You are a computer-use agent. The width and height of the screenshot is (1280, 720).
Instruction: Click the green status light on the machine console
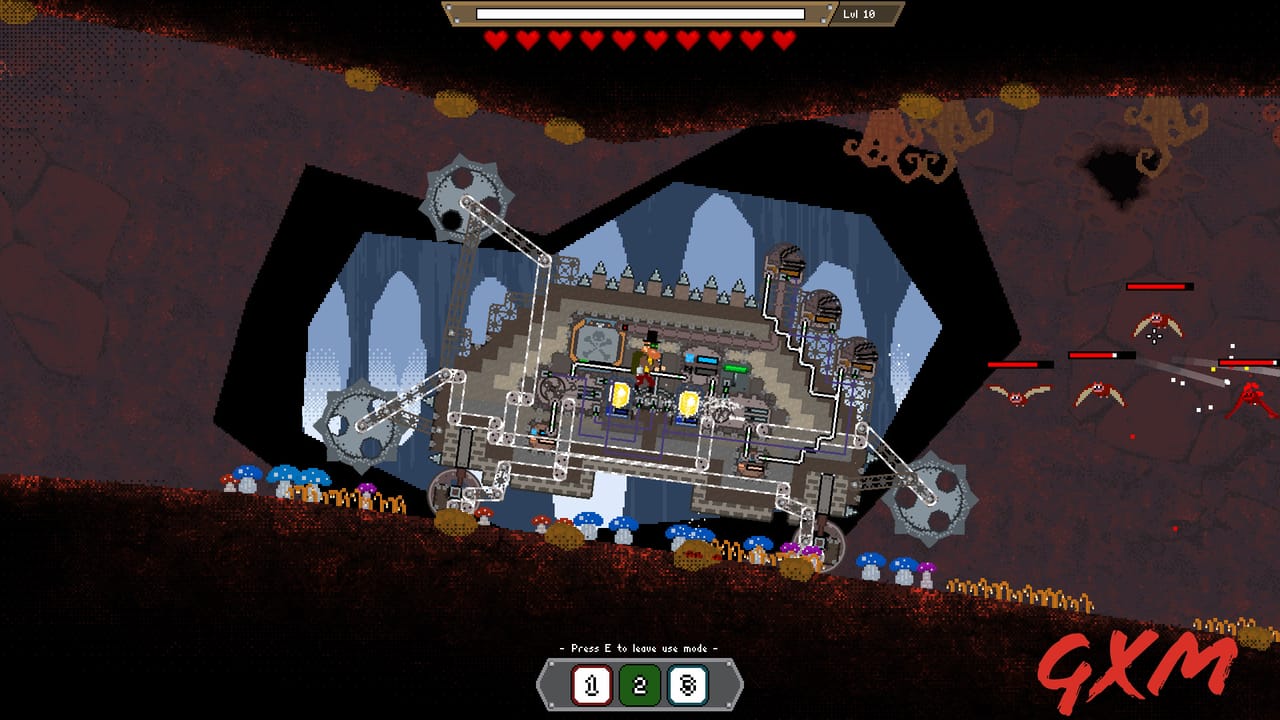pos(735,368)
